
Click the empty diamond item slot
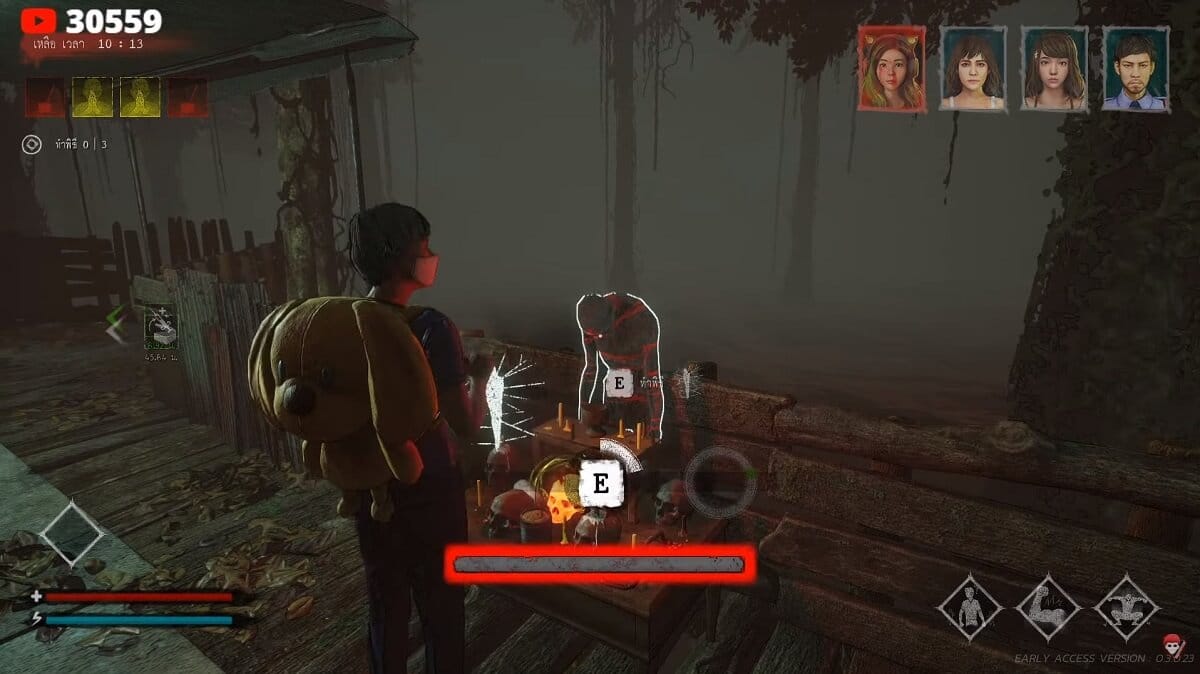click(71, 533)
